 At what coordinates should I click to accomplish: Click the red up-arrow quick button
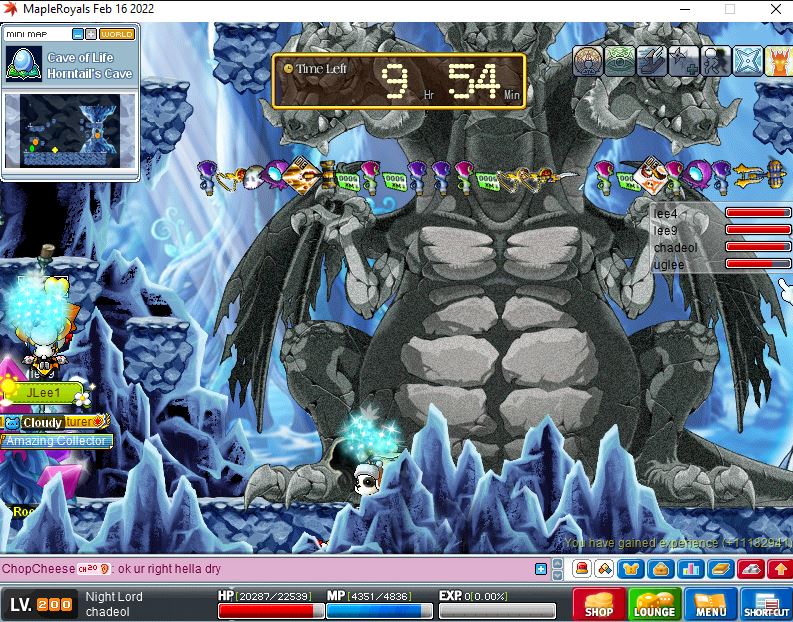click(x=779, y=570)
